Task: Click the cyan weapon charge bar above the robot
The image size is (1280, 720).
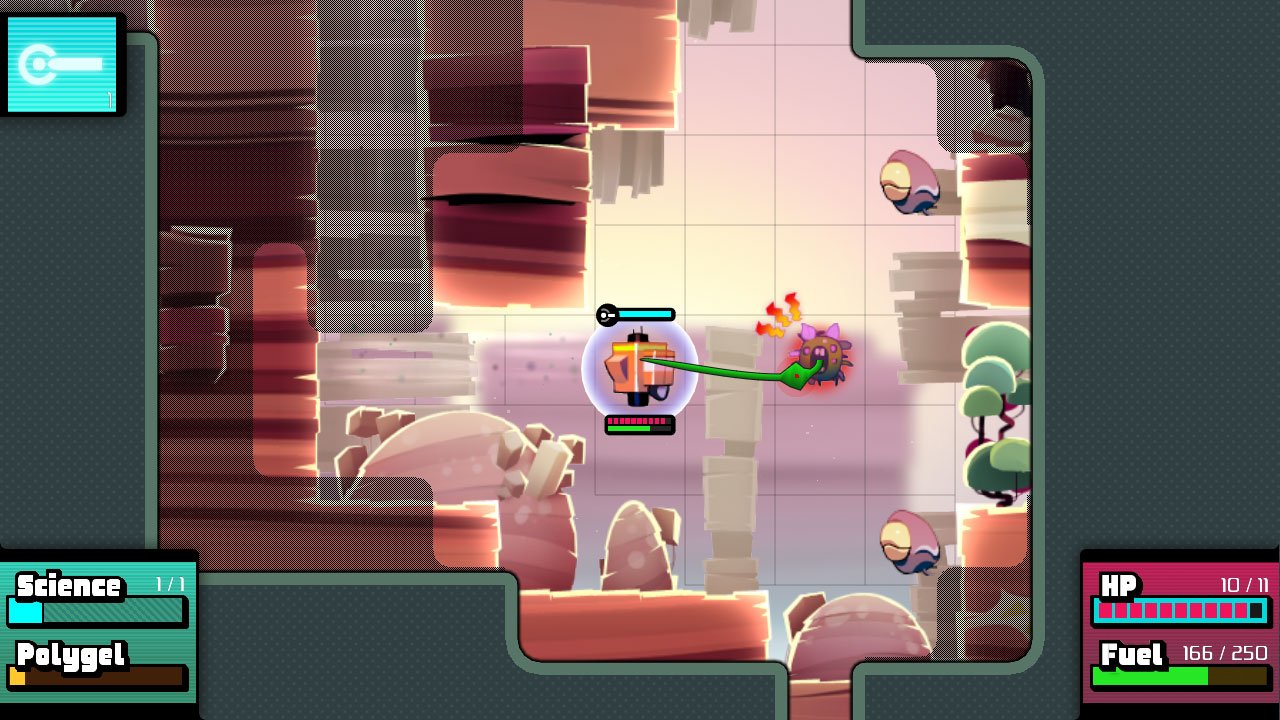Action: [643, 313]
